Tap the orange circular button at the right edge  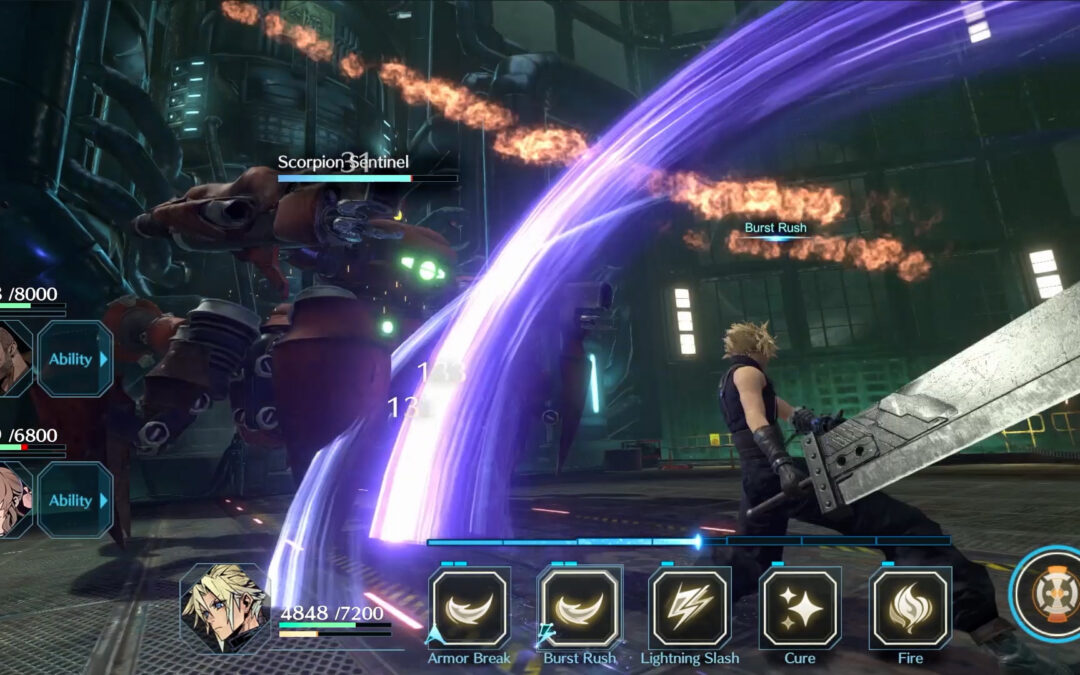click(1048, 595)
